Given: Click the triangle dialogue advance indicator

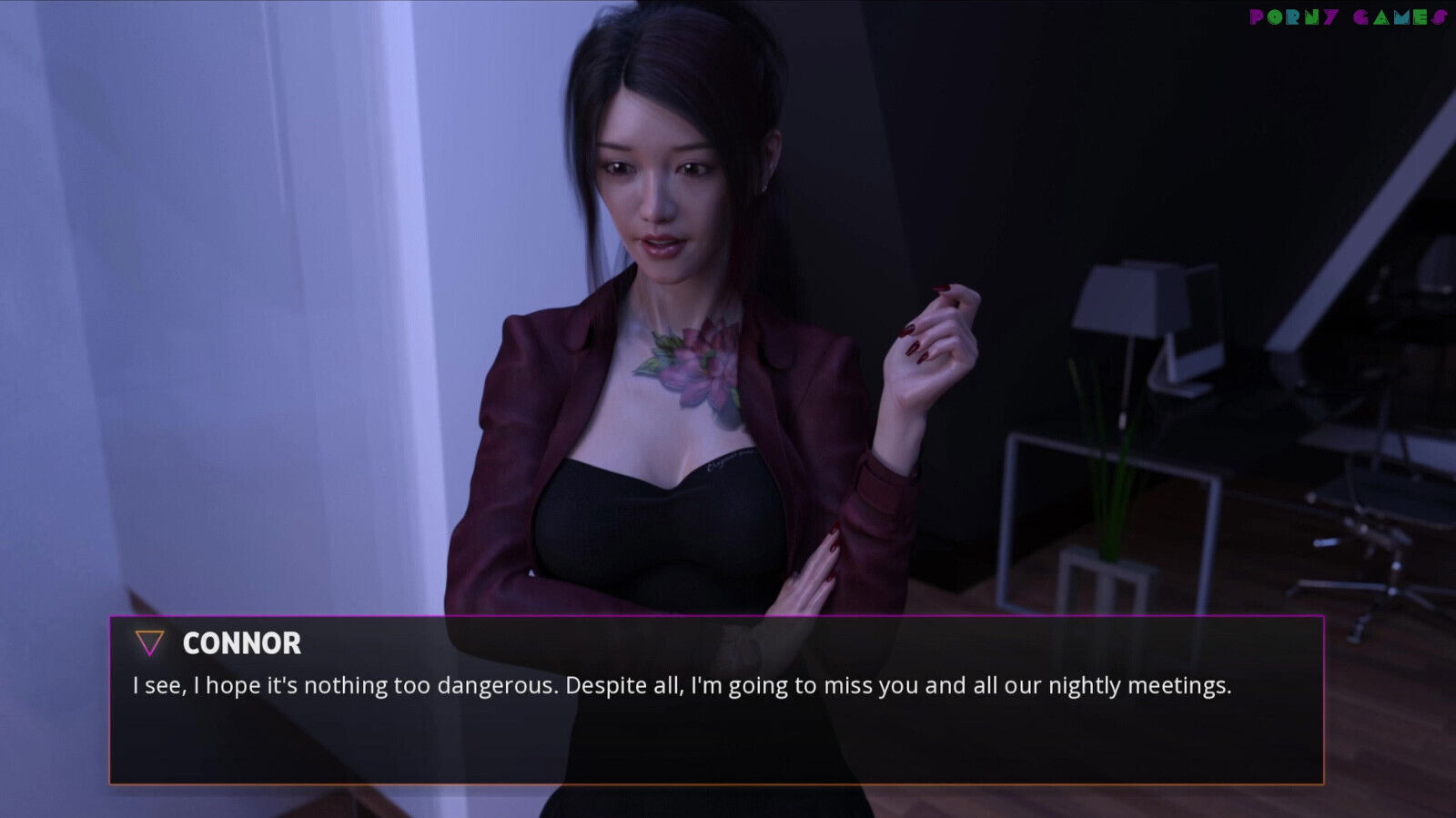Looking at the screenshot, I should 148,643.
